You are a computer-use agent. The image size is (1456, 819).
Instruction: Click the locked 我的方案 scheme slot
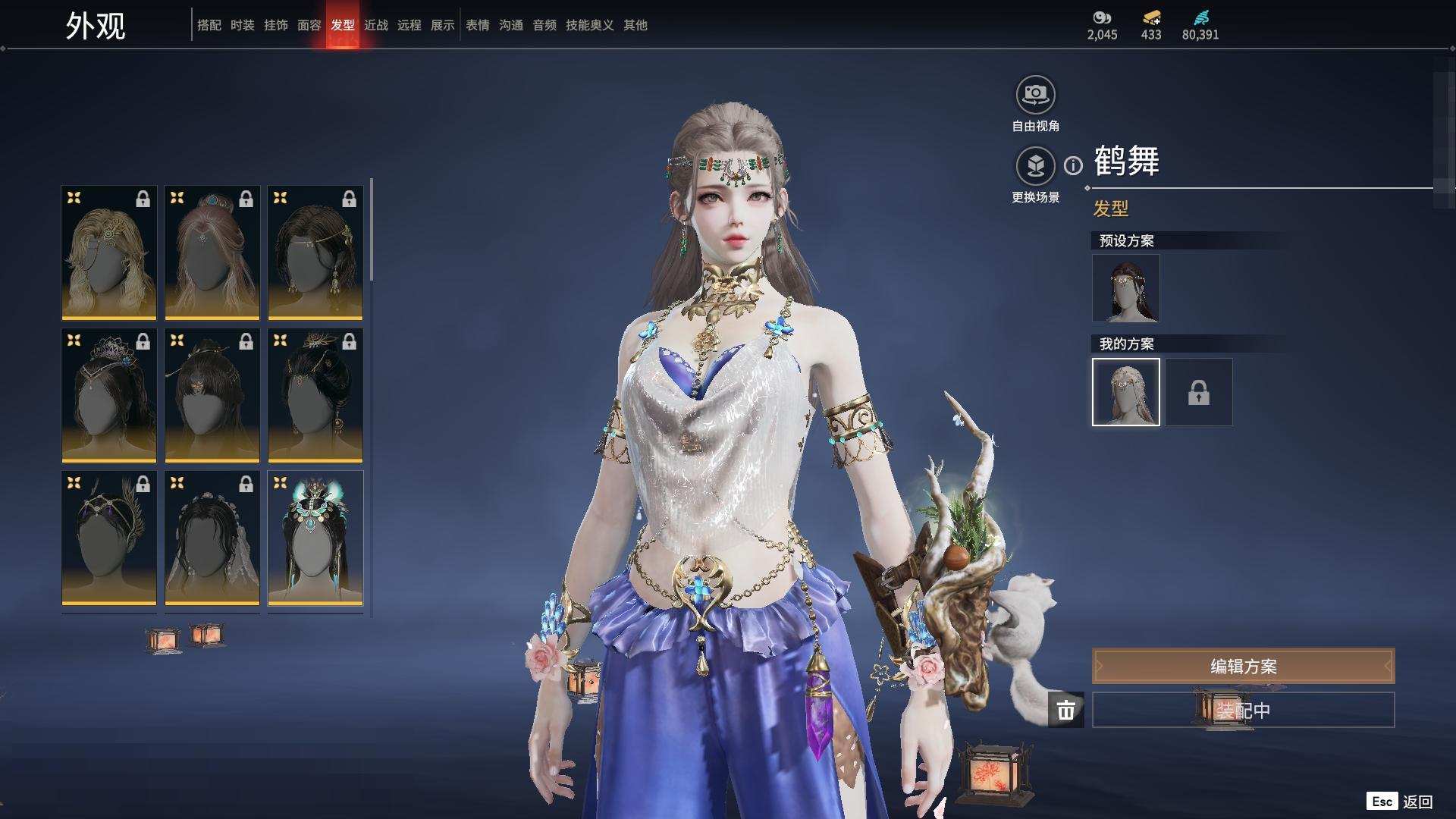tap(1198, 392)
